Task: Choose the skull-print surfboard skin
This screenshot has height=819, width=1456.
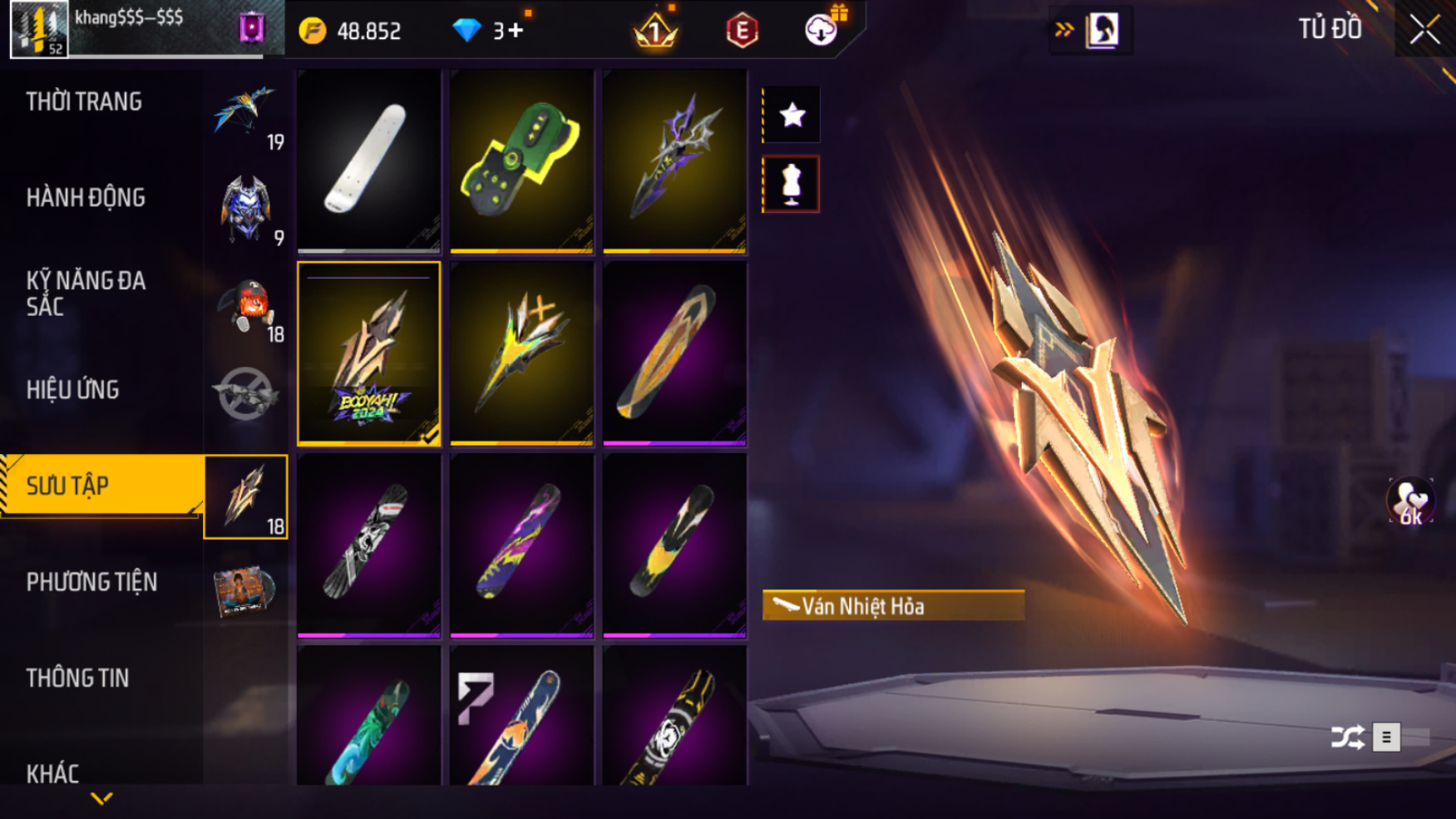Action: coord(368,545)
